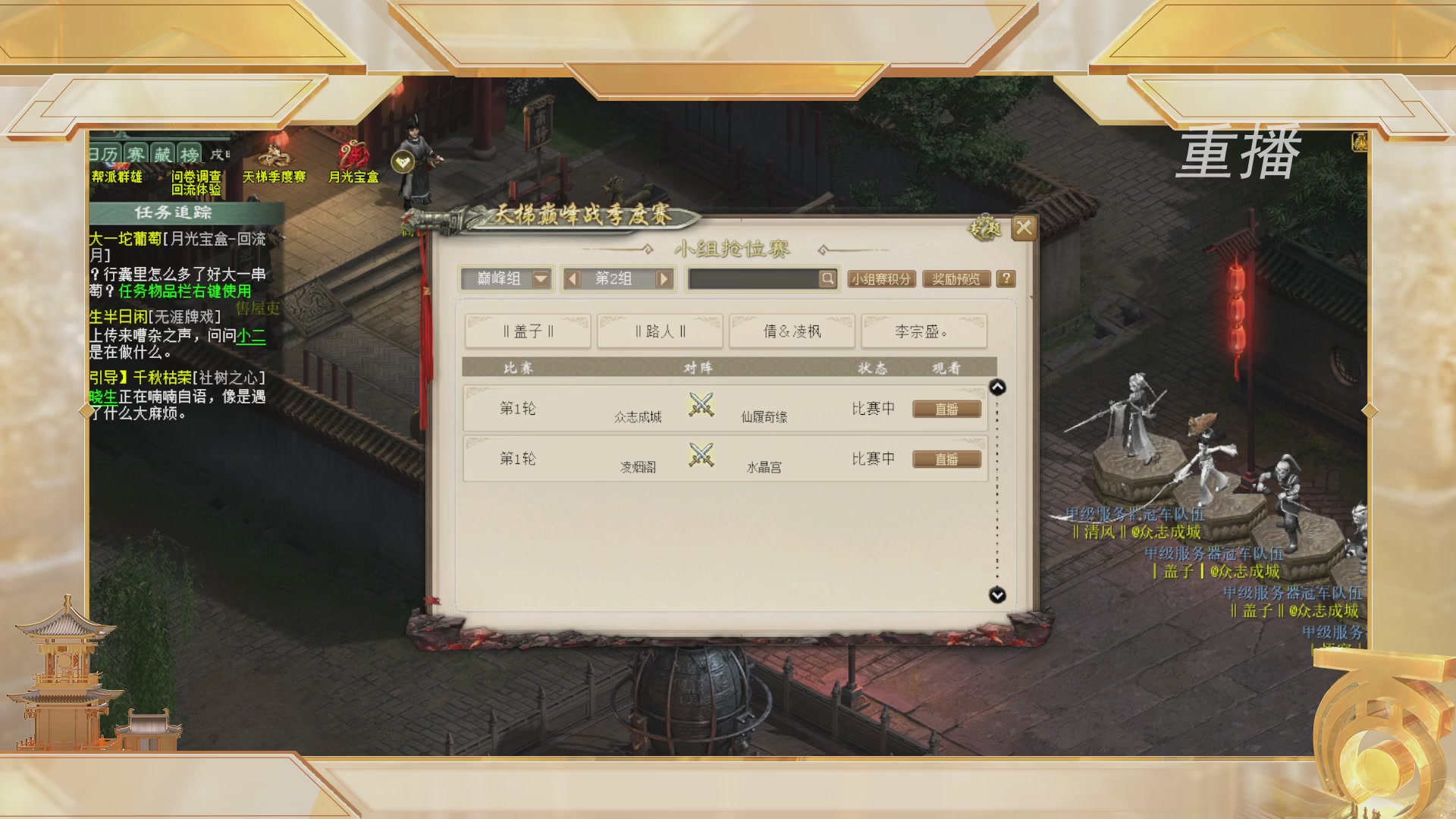Open the 小组赛积分 points button
Viewport: 1456px width, 819px height.
point(882,279)
